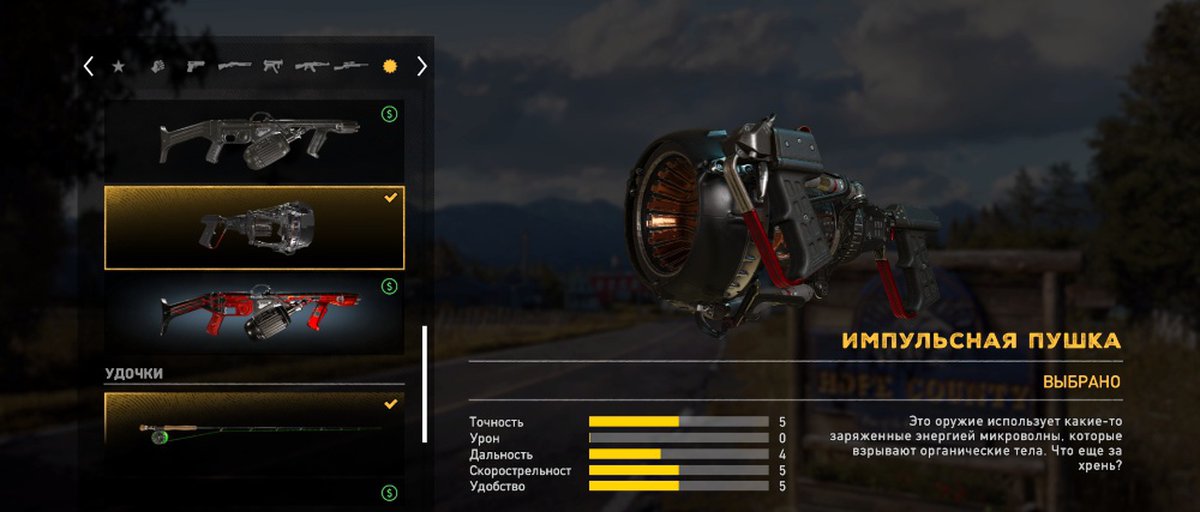Select the highlighted yellow special weapons tab
The width and height of the screenshot is (1200, 512).
coord(389,67)
